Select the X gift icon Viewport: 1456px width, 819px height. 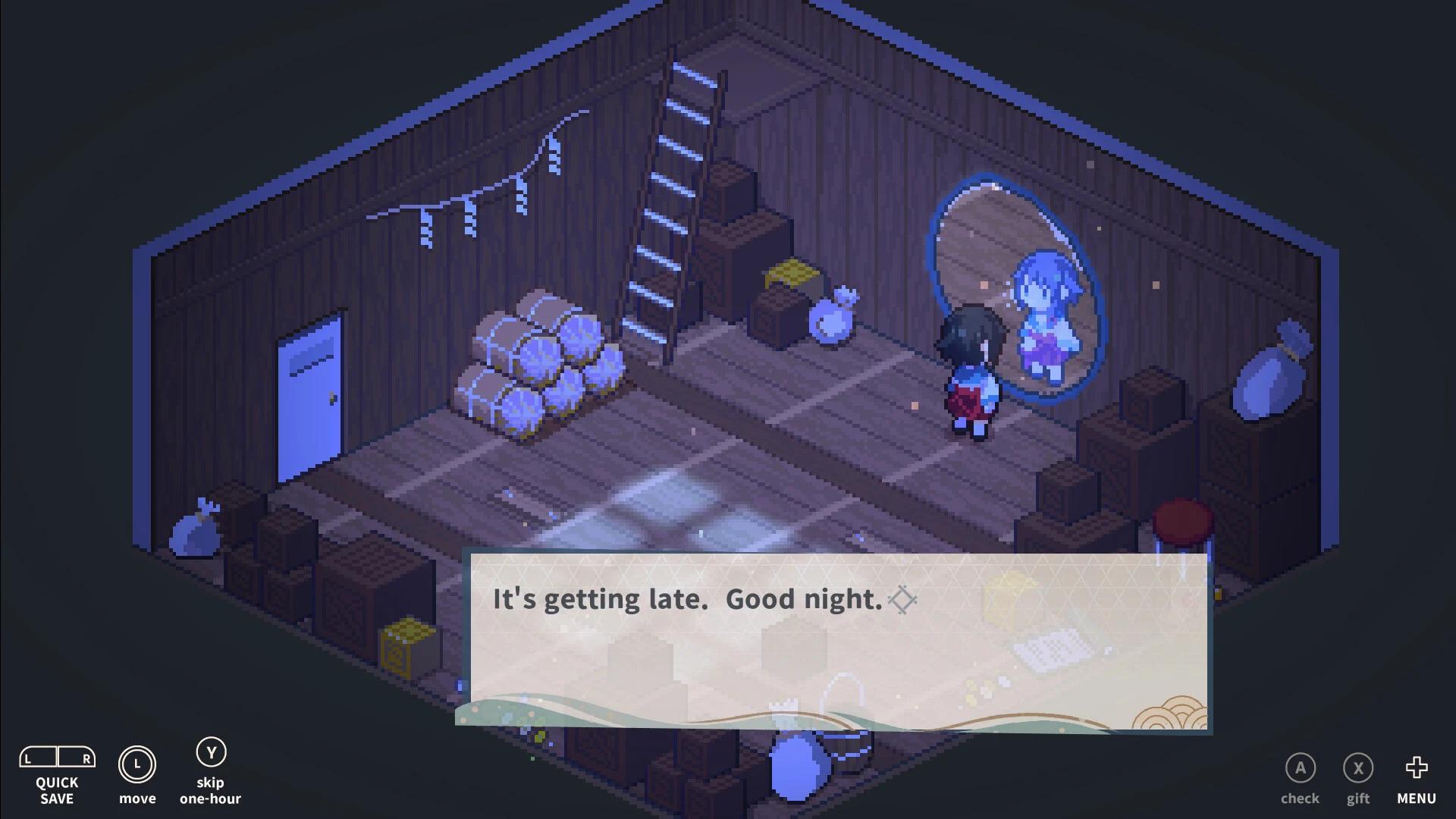pyautogui.click(x=1357, y=768)
